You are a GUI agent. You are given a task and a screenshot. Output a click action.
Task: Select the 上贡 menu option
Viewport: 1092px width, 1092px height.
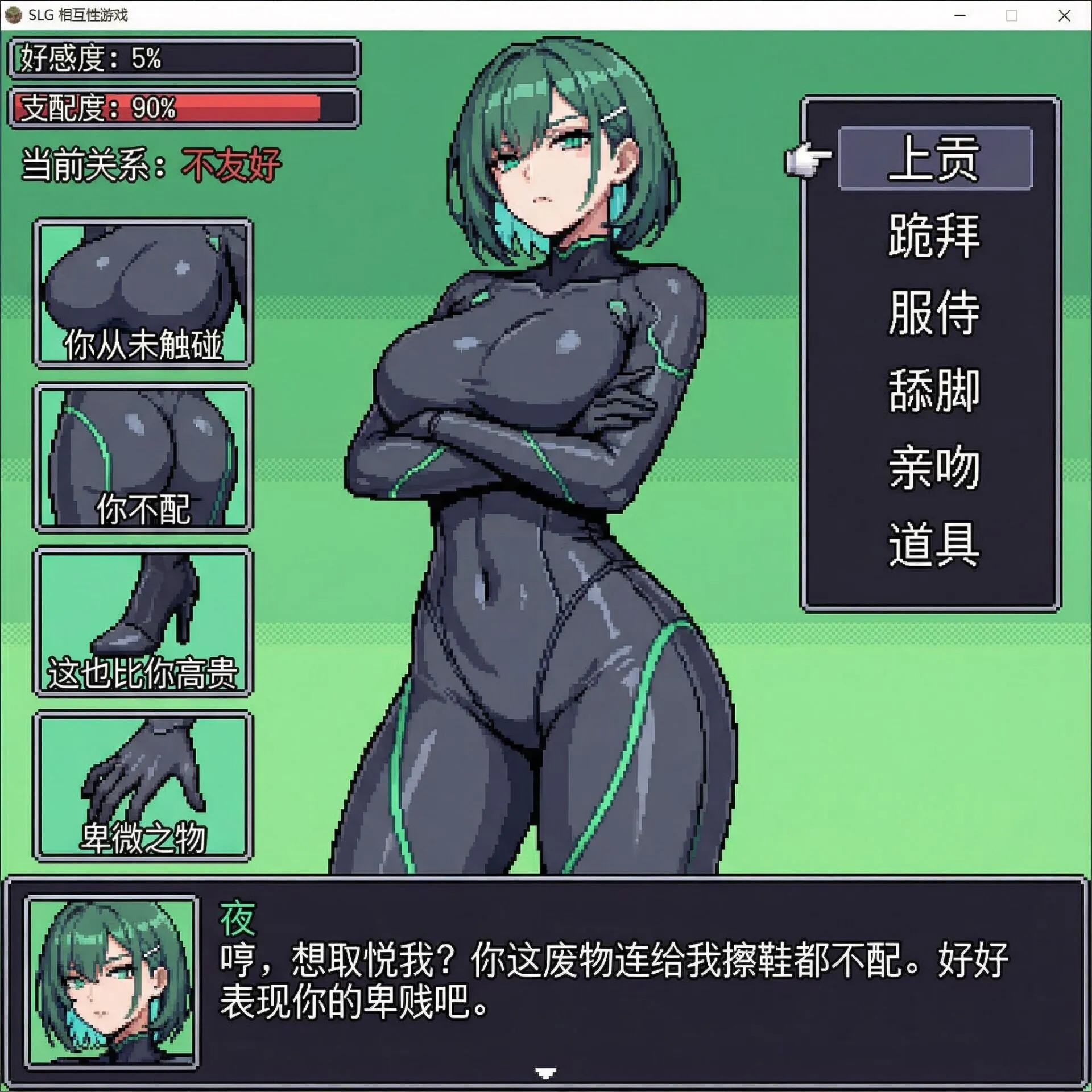click(934, 158)
